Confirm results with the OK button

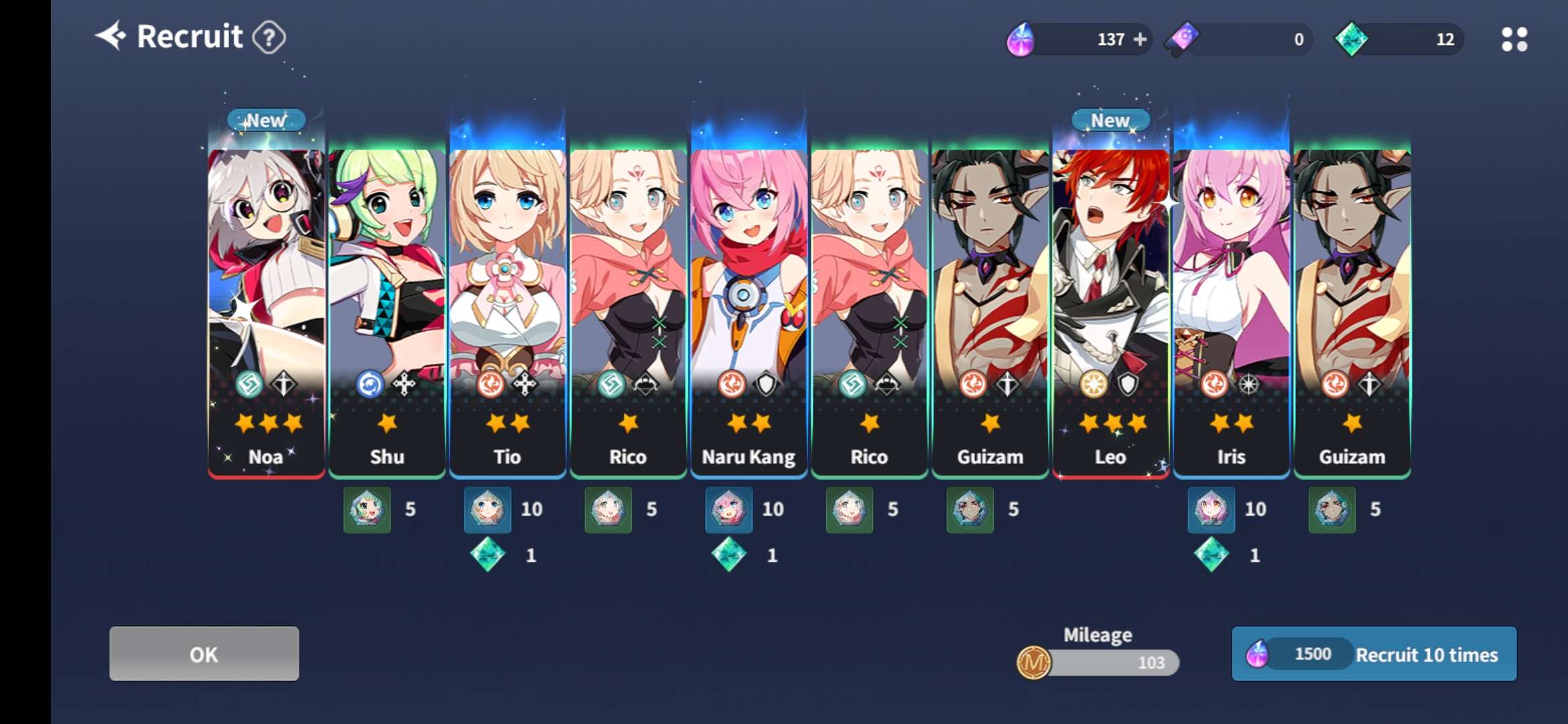click(x=204, y=654)
